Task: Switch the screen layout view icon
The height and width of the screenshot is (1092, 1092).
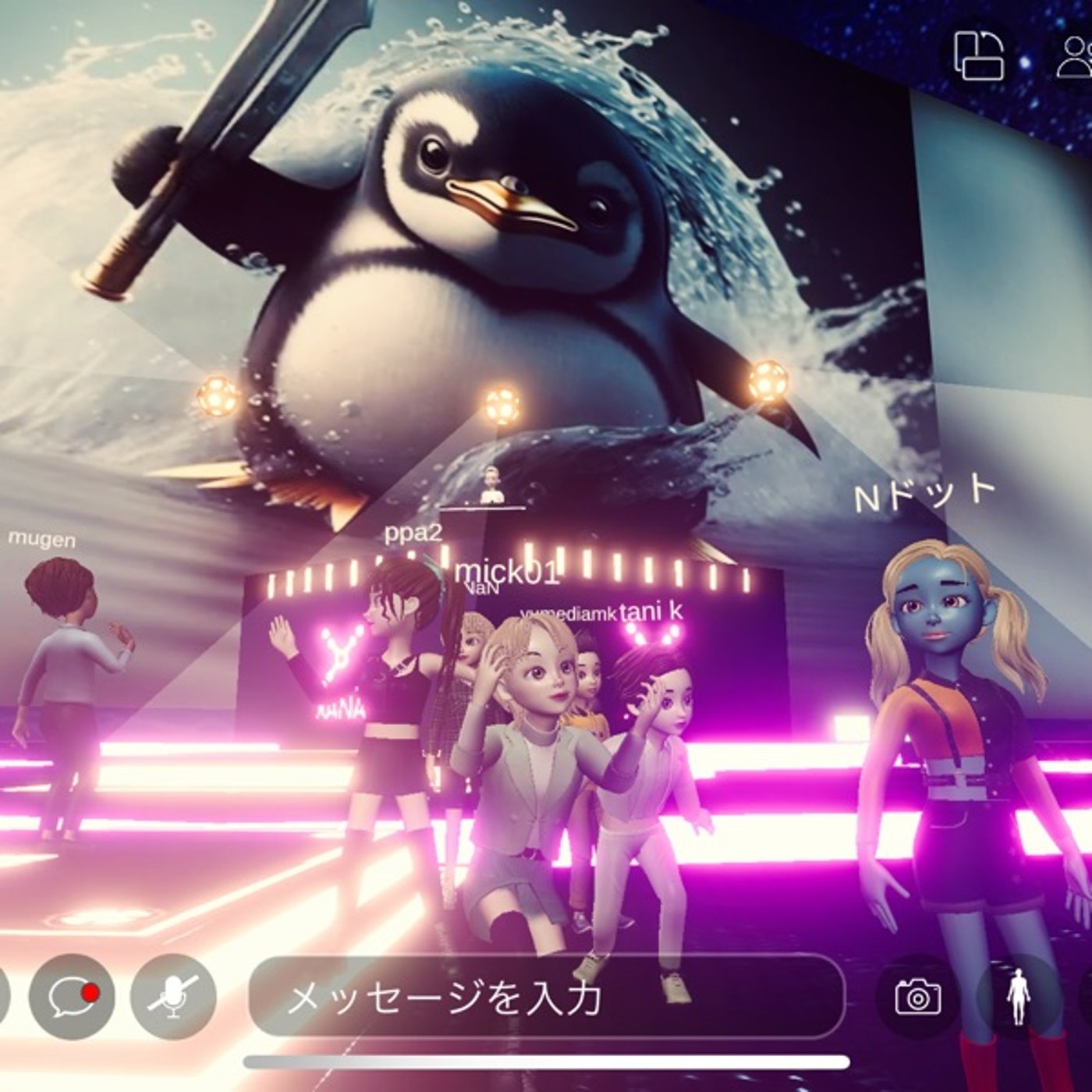Action: pos(980,55)
